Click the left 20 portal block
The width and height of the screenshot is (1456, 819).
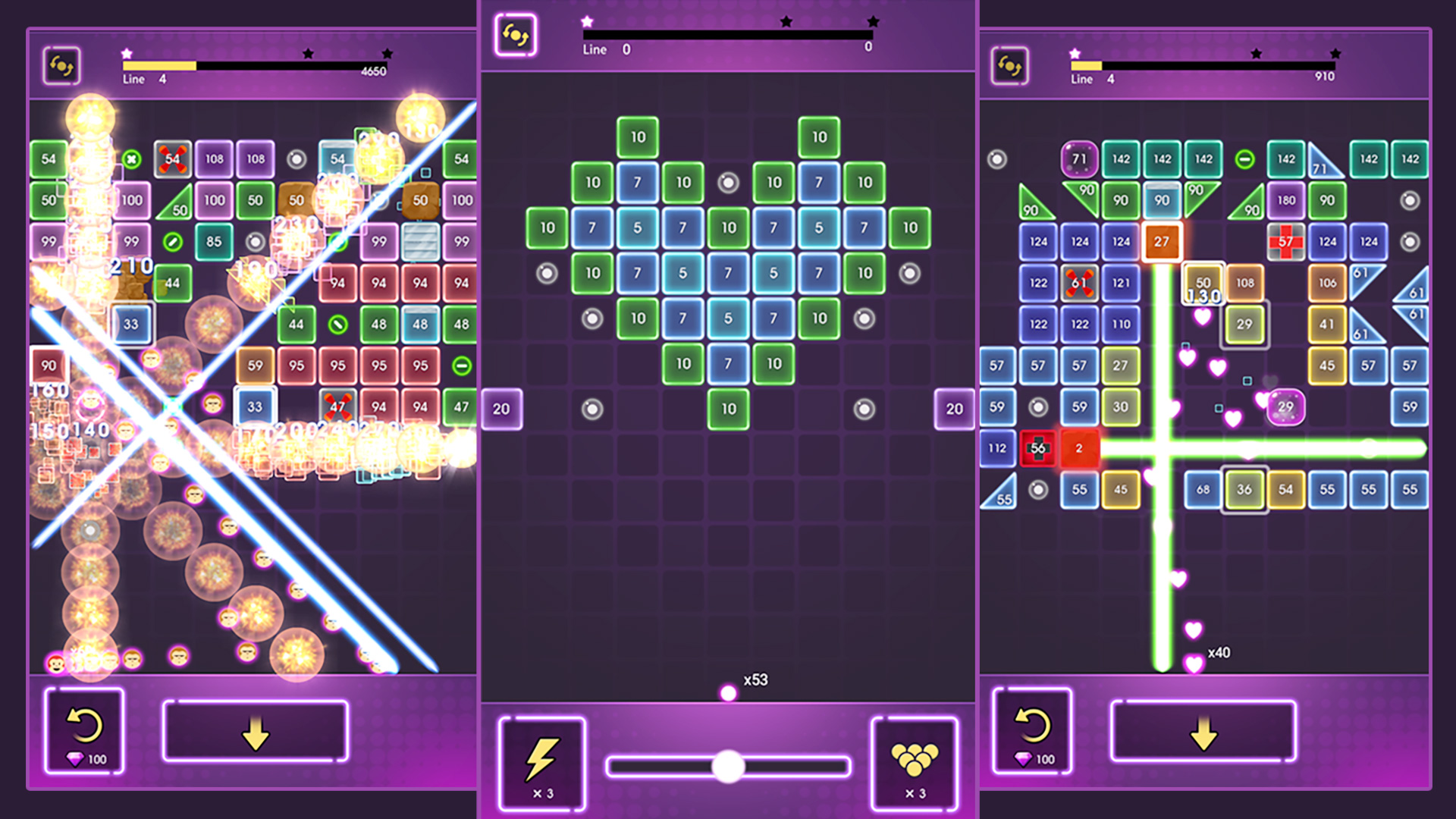[500, 408]
